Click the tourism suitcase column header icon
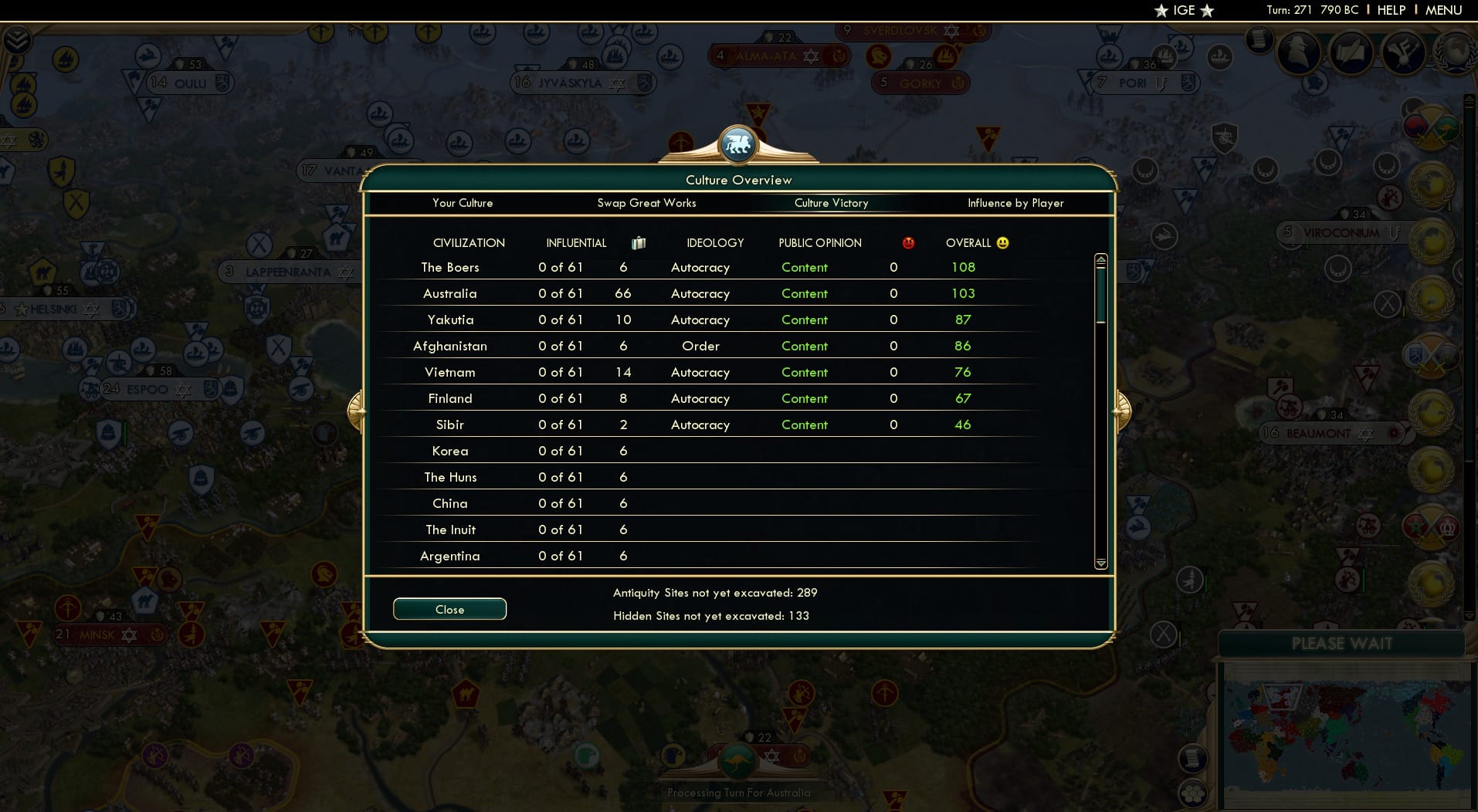Viewport: 1478px width, 812px height. click(x=638, y=242)
